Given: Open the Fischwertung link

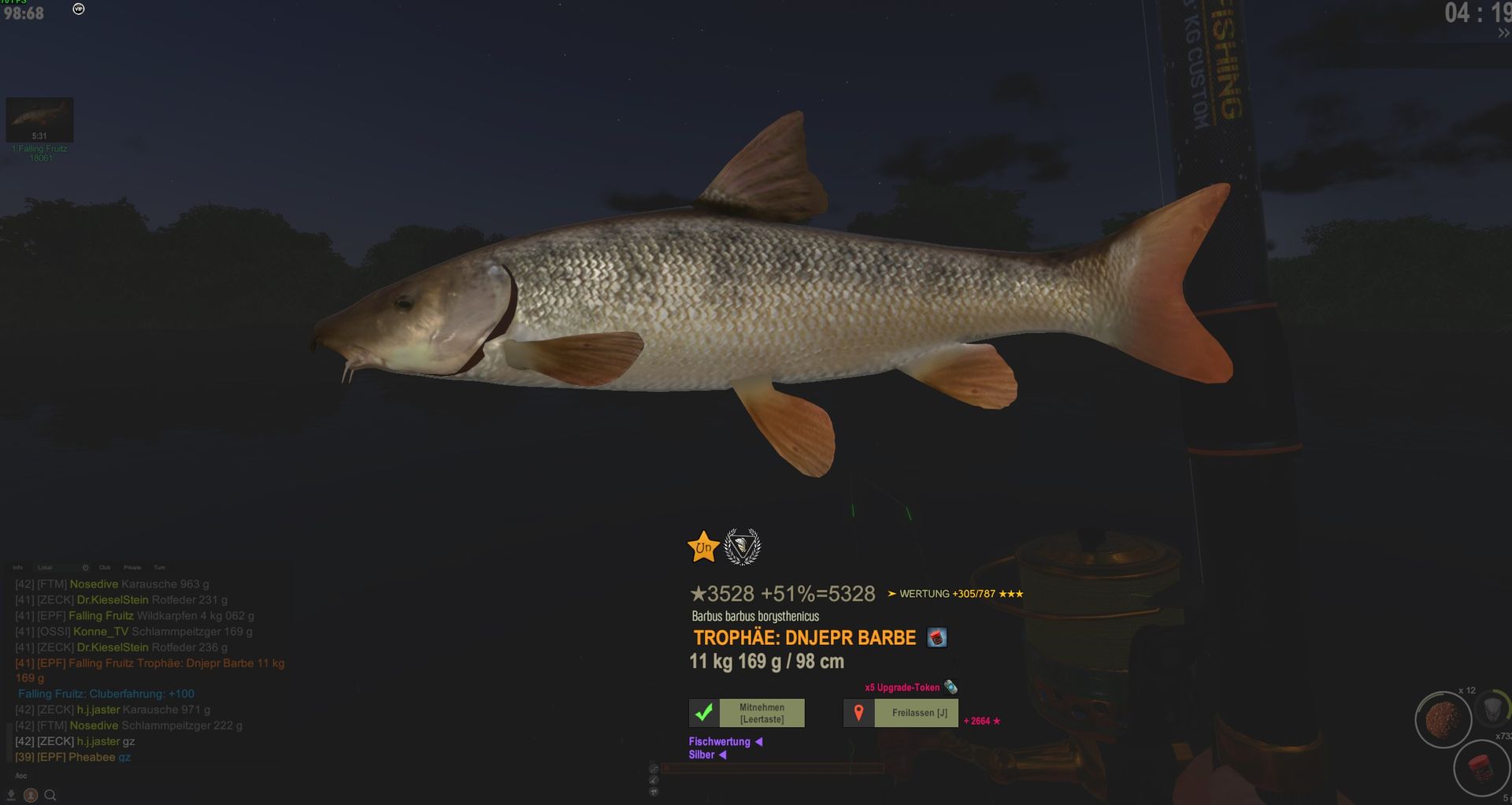Looking at the screenshot, I should tap(720, 741).
